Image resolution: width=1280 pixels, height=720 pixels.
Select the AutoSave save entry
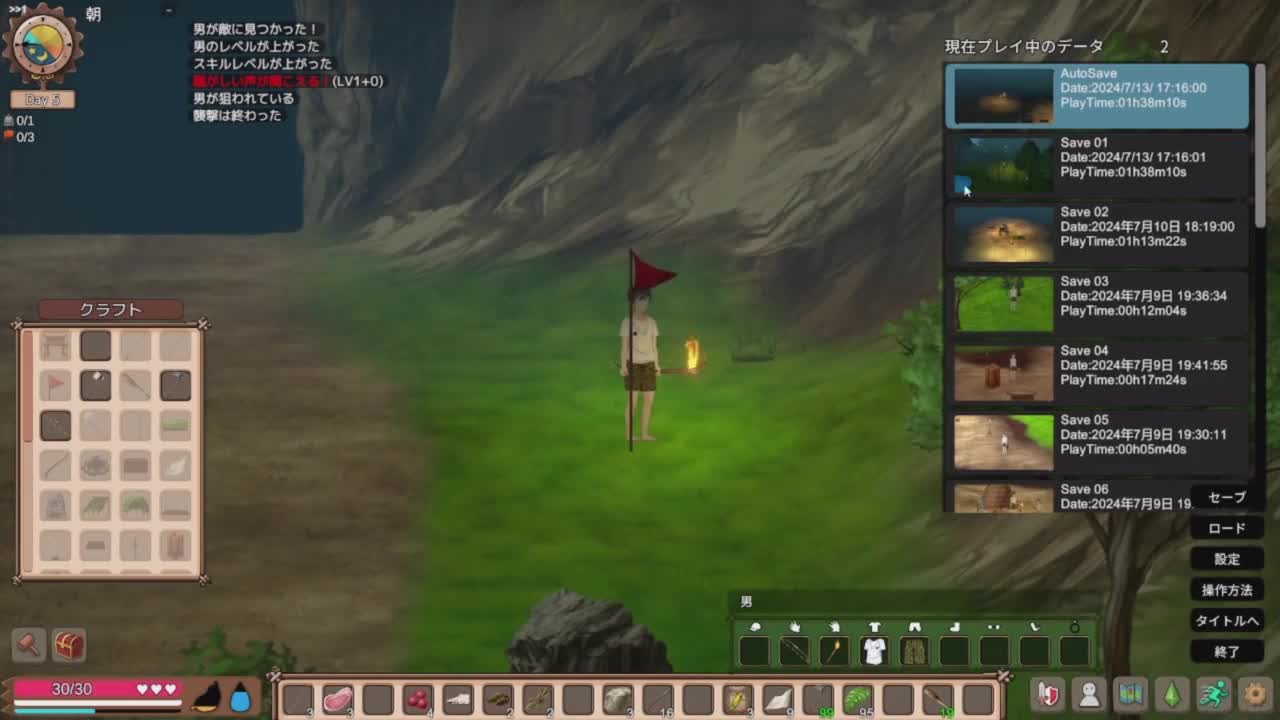[x=1097, y=96]
